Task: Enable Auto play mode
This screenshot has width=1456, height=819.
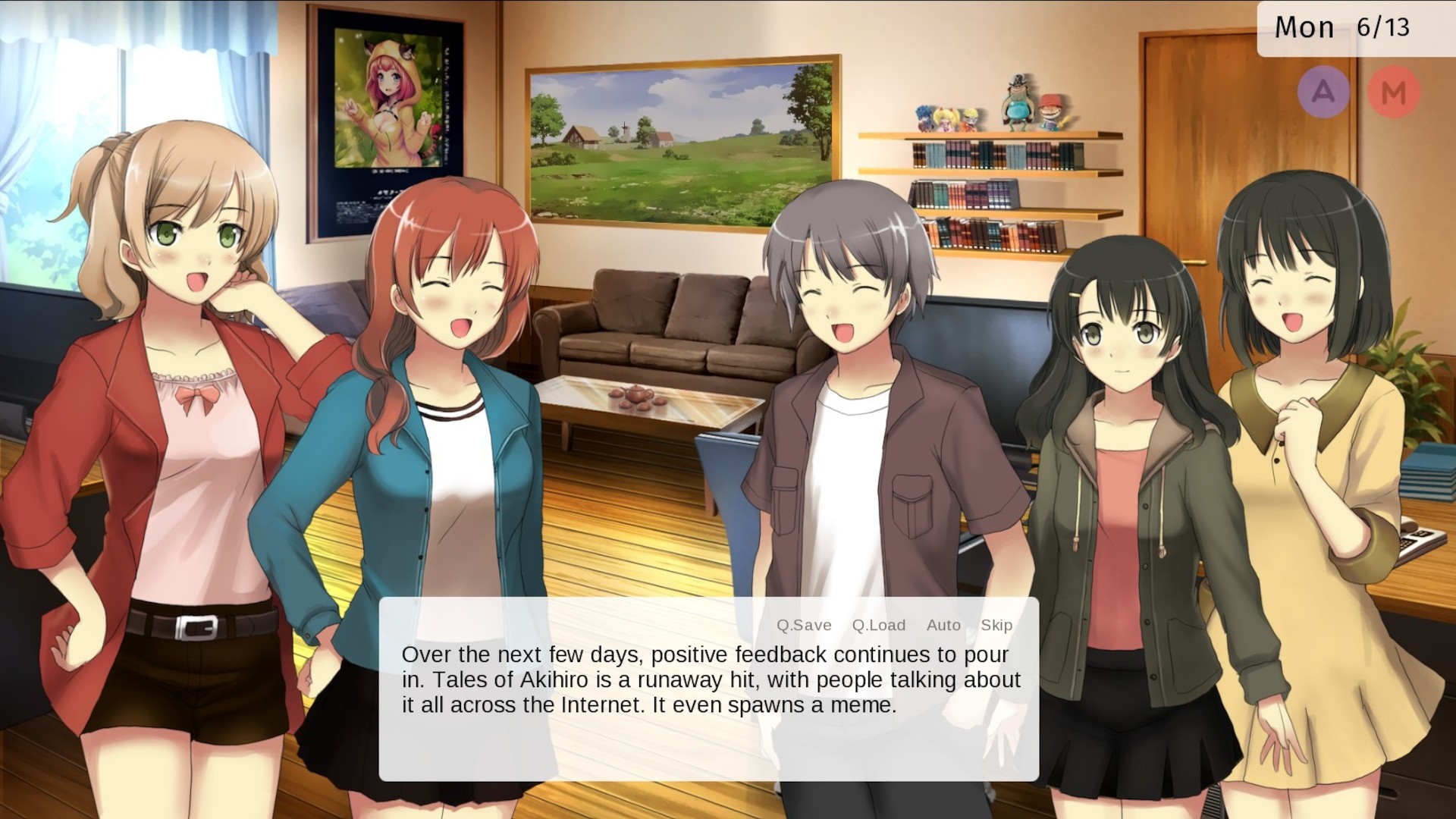Action: coord(943,625)
